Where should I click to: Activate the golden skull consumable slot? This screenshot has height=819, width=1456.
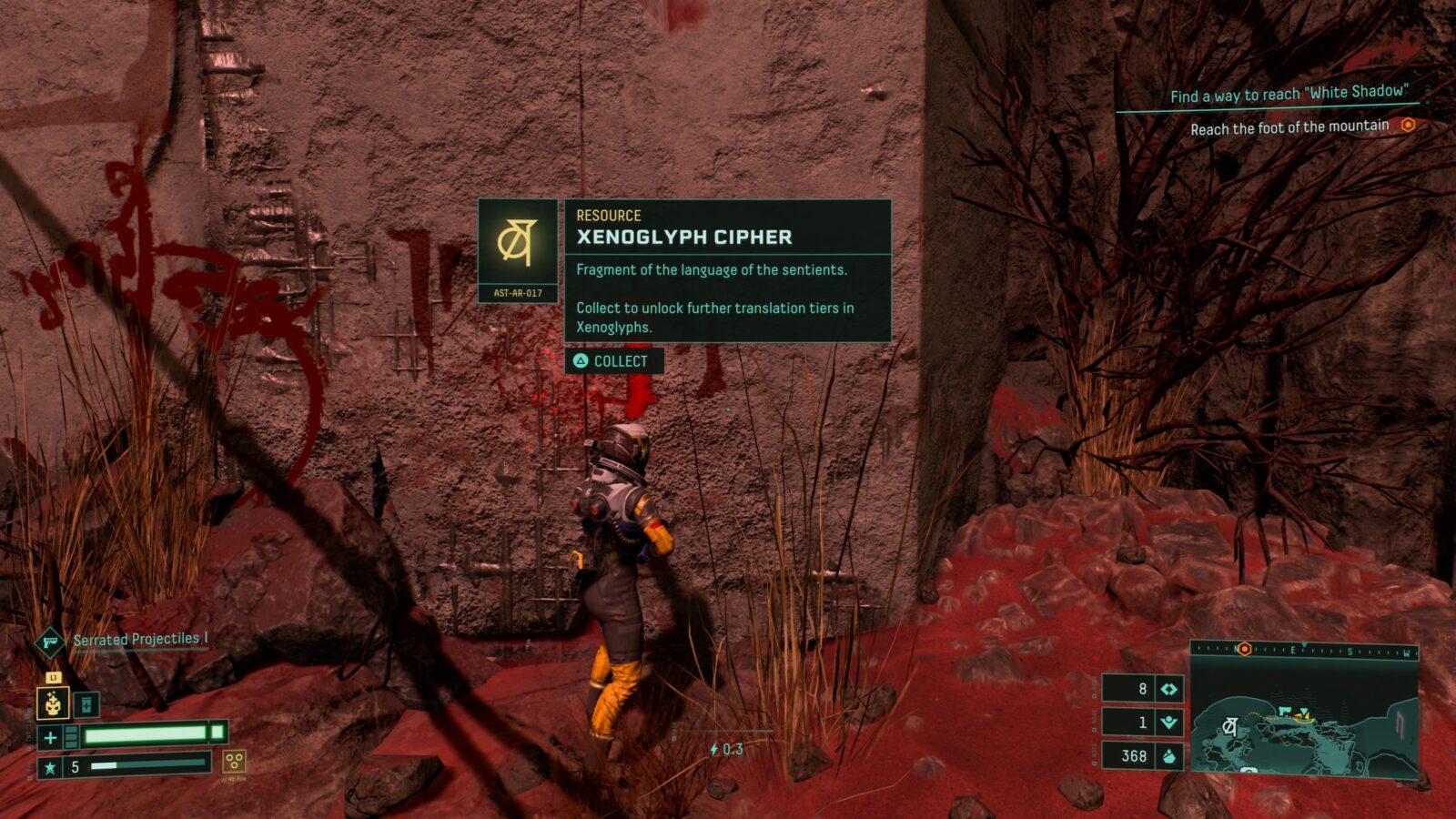53,703
